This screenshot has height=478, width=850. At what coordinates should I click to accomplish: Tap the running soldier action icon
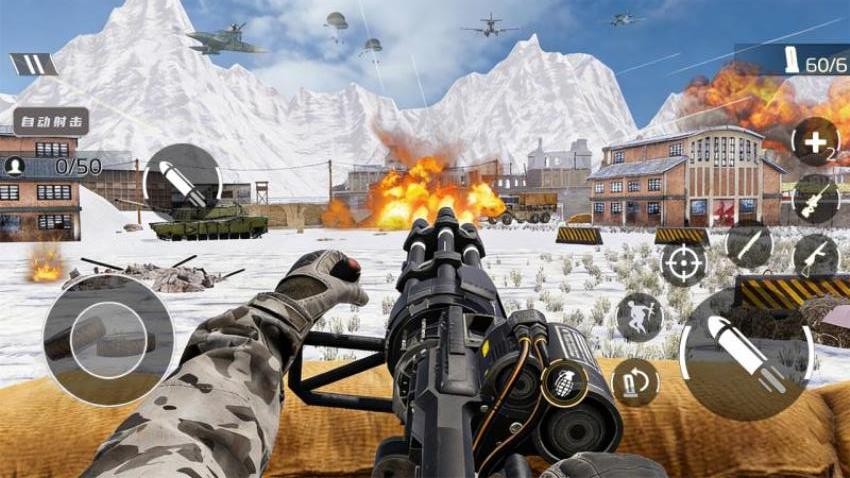[x=638, y=316]
